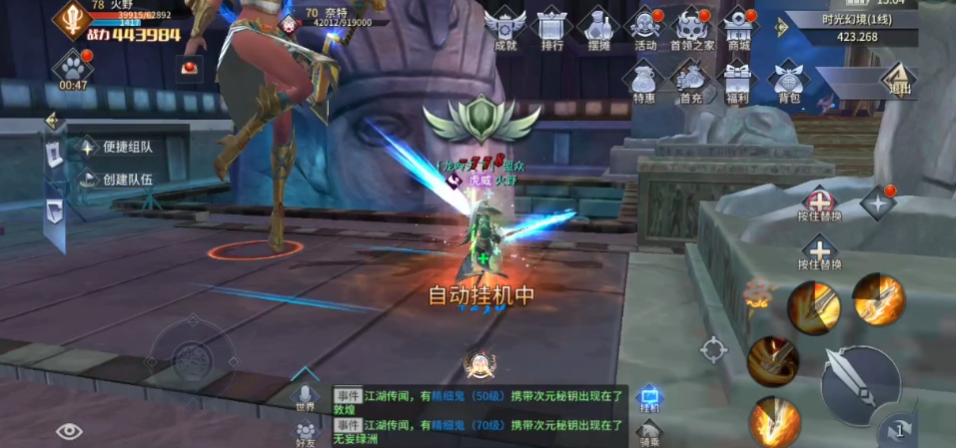Toggle the eye visibility icon

[x=69, y=431]
